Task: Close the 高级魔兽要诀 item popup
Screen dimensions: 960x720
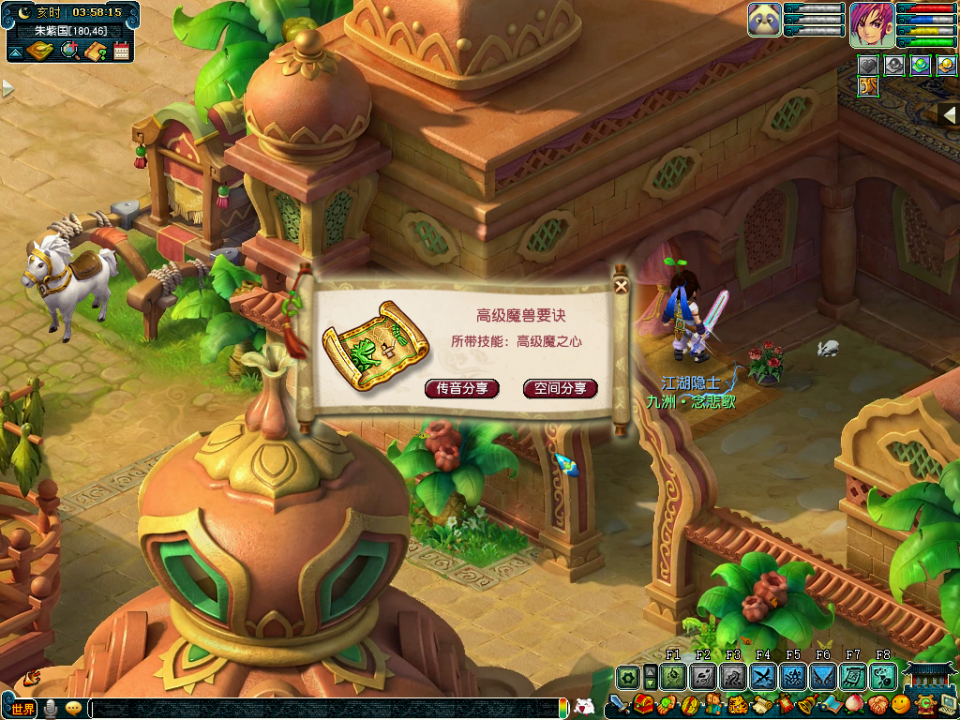Action: (621, 285)
